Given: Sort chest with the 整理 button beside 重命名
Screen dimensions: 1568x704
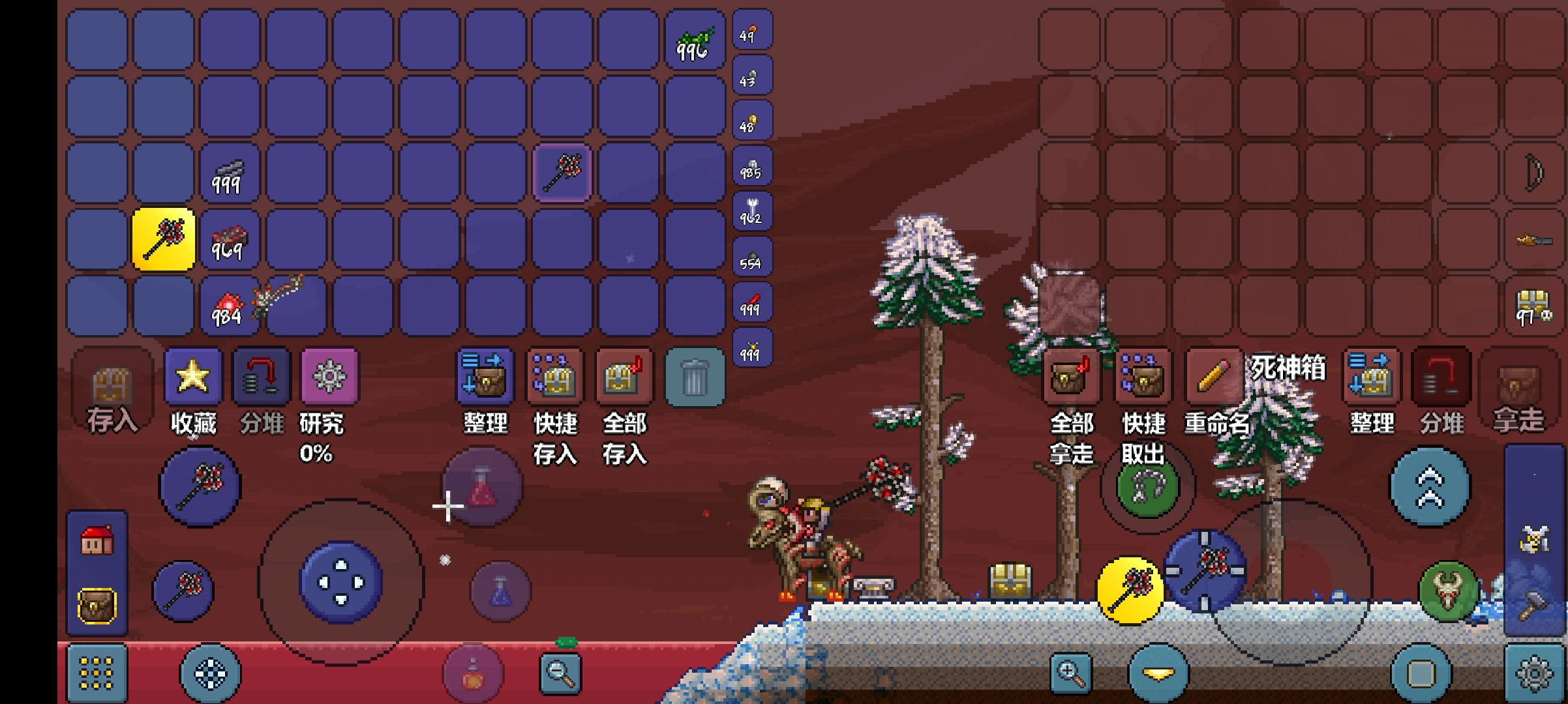Looking at the screenshot, I should click(1371, 376).
